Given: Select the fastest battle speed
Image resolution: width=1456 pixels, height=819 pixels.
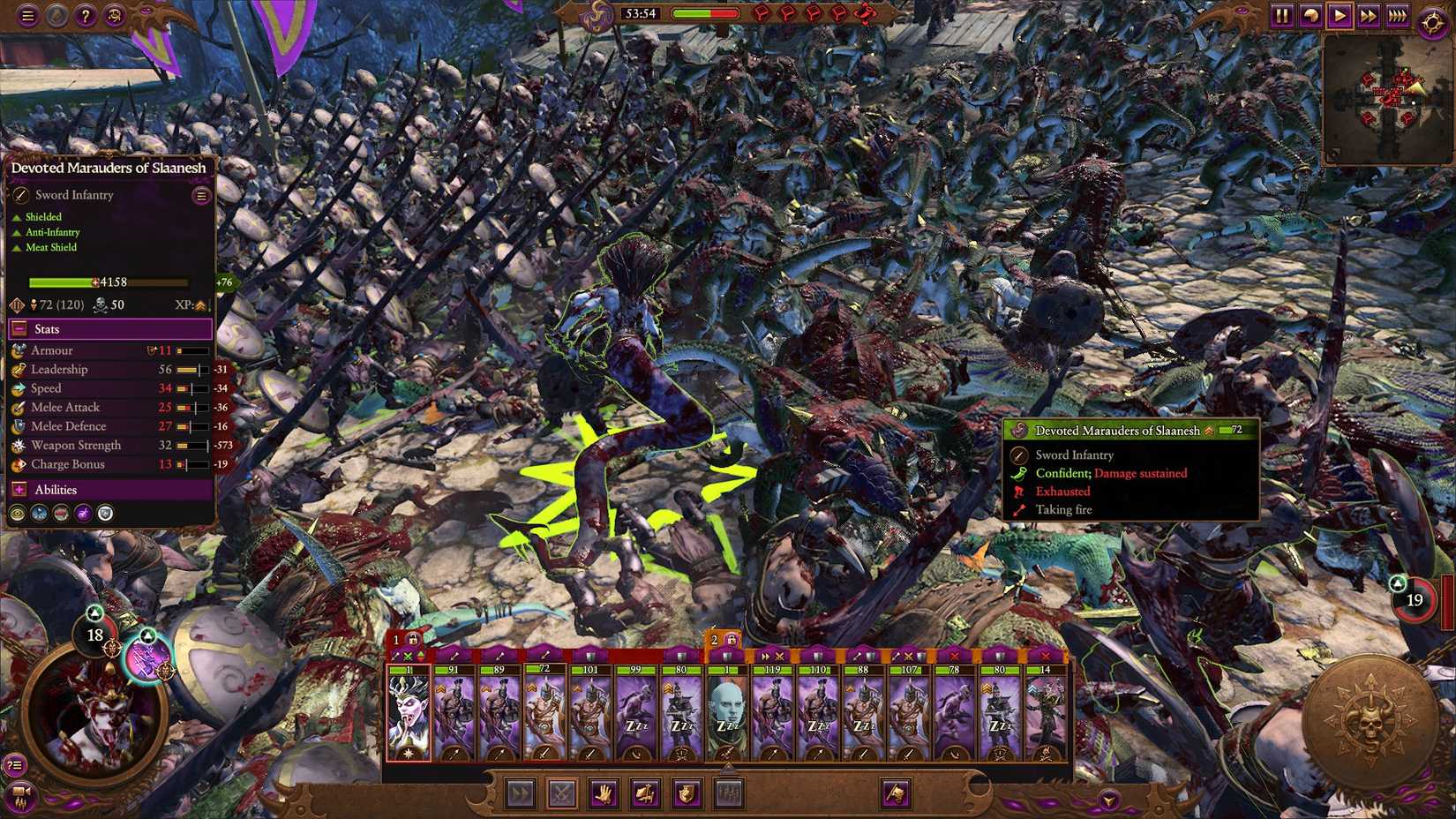Looking at the screenshot, I should point(1397,15).
